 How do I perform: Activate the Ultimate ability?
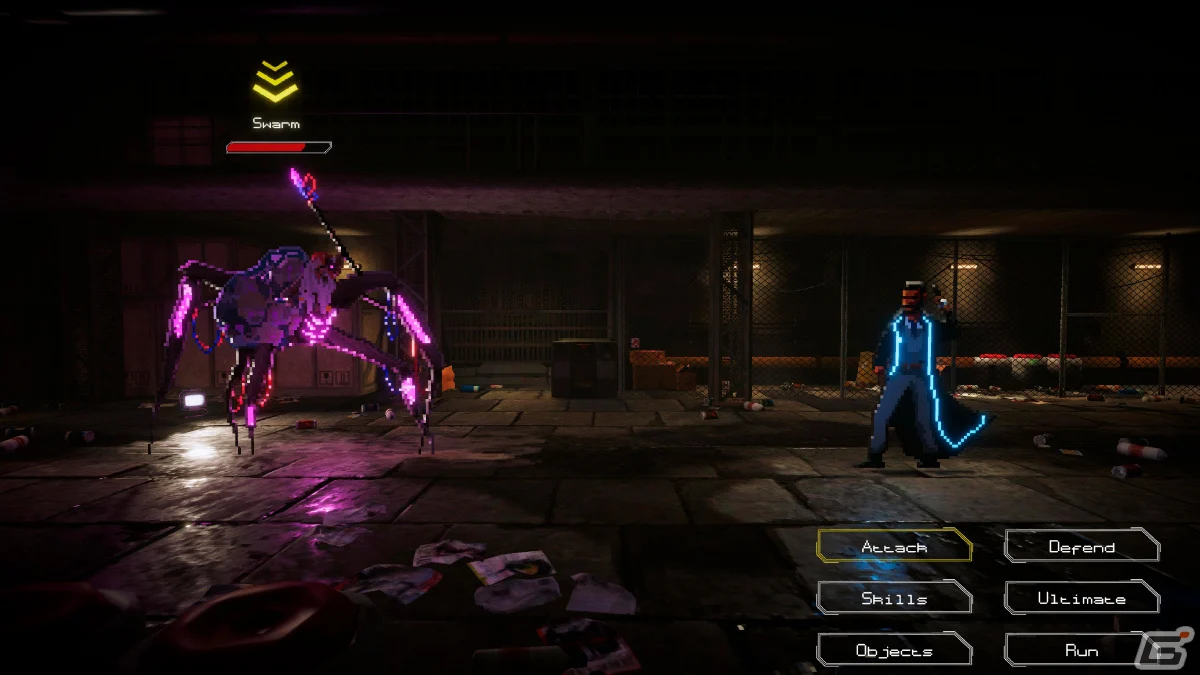coord(1081,598)
